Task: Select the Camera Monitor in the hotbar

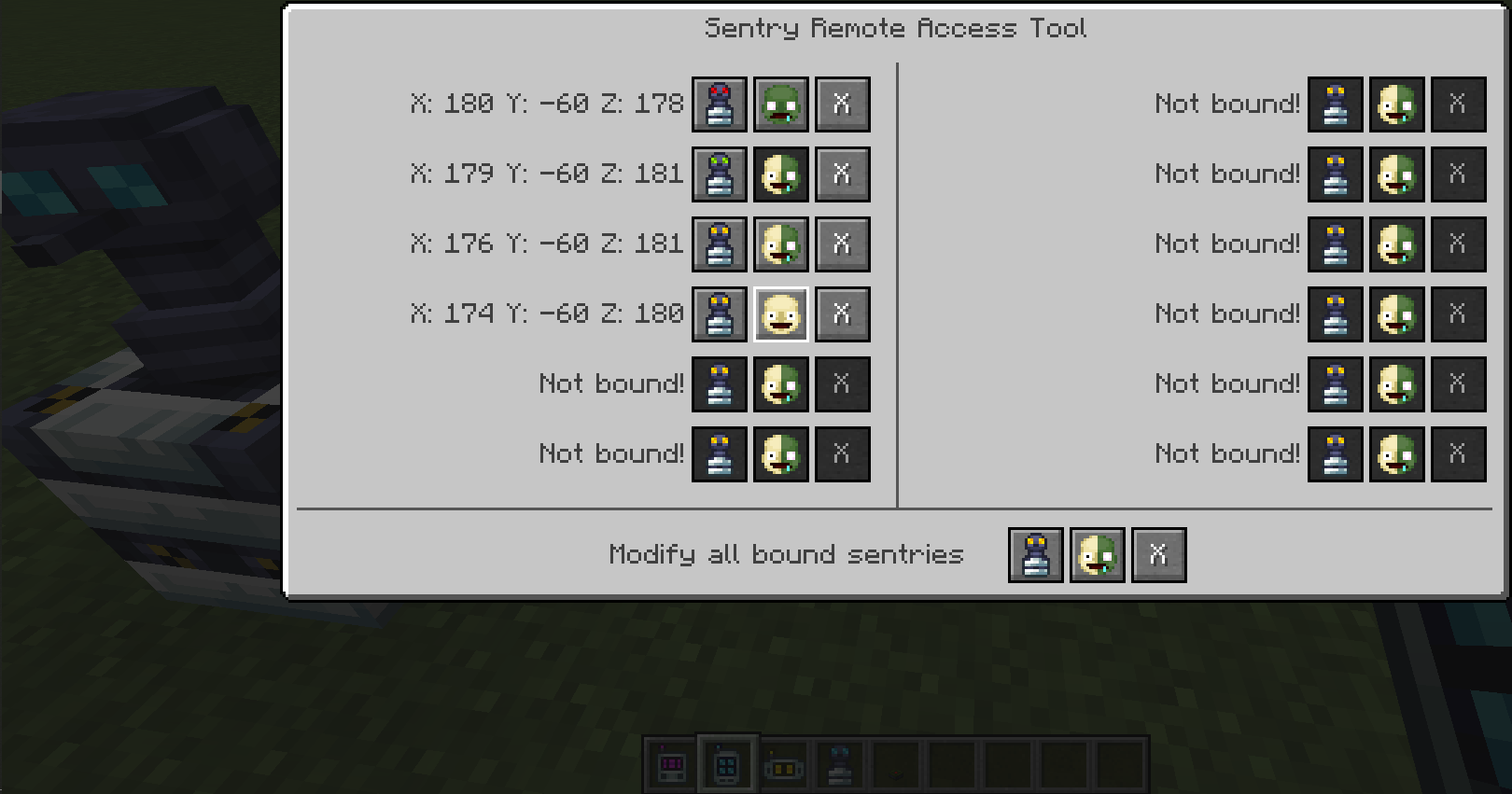Action: (x=784, y=763)
